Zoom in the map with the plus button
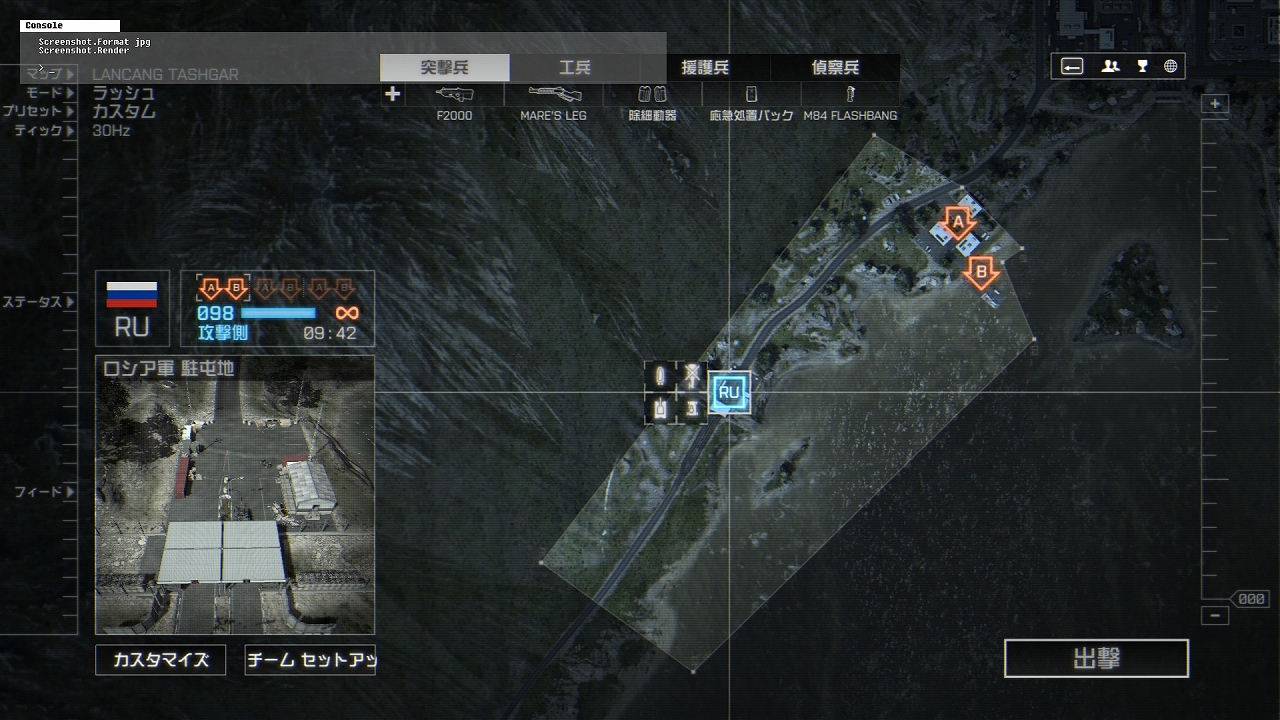The width and height of the screenshot is (1280, 720). (1215, 104)
